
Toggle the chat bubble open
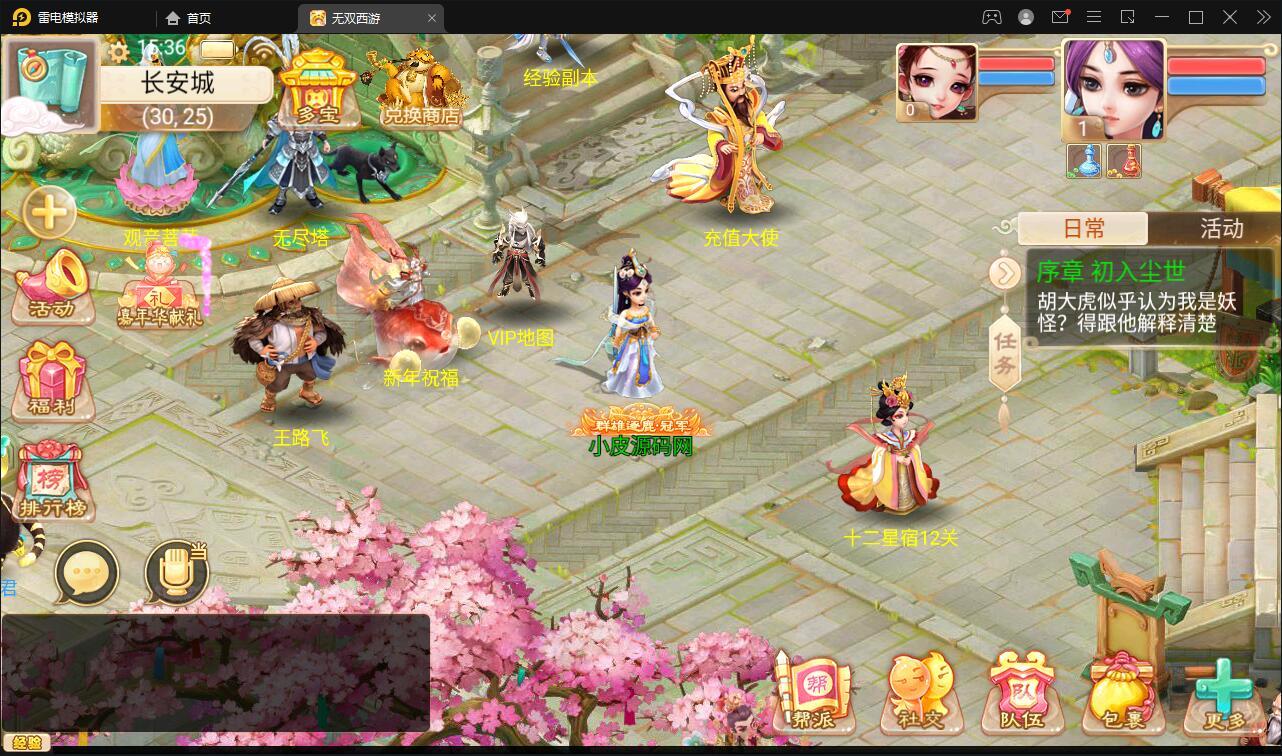(x=88, y=572)
